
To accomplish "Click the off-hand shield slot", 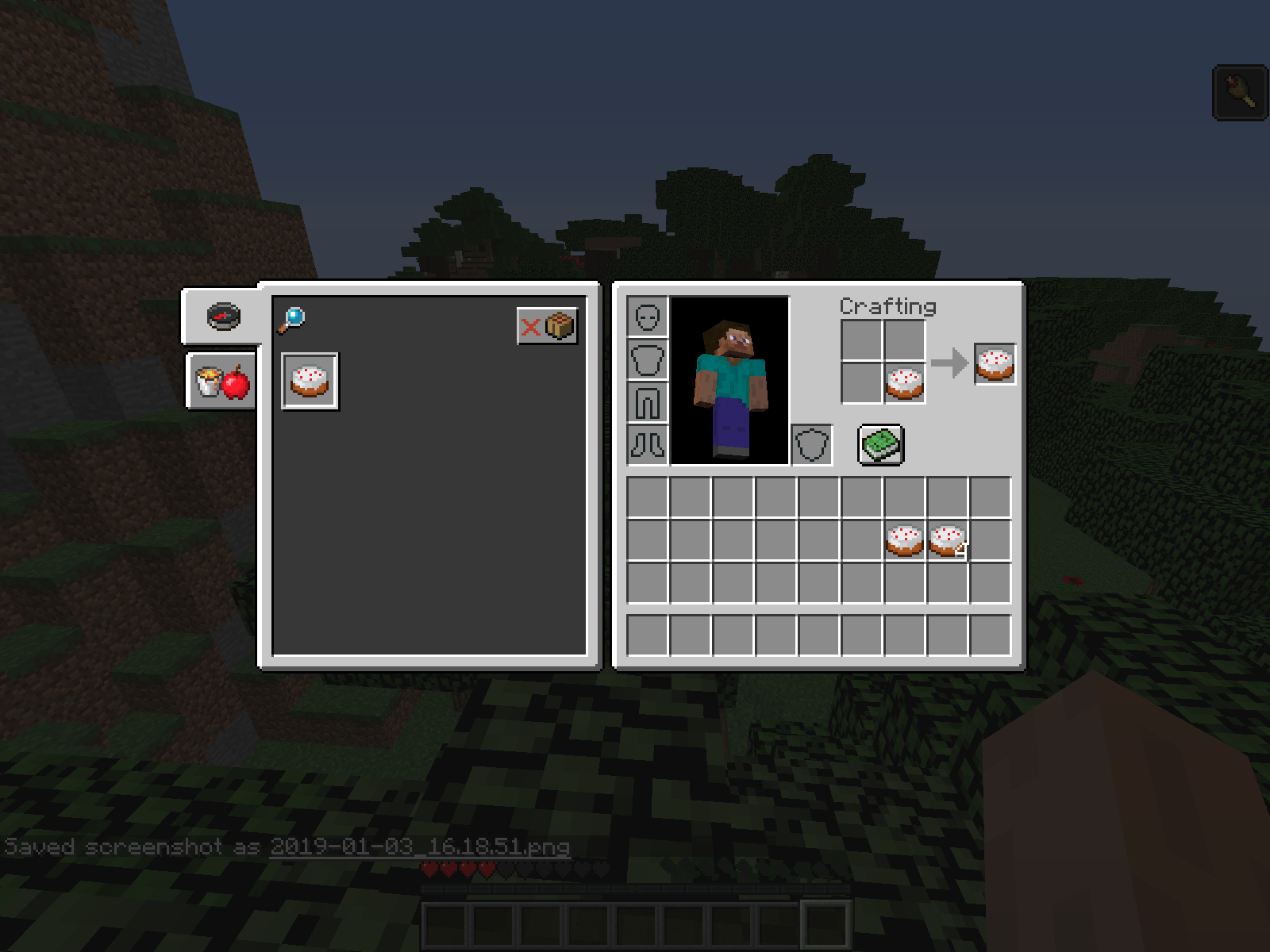I will [811, 444].
